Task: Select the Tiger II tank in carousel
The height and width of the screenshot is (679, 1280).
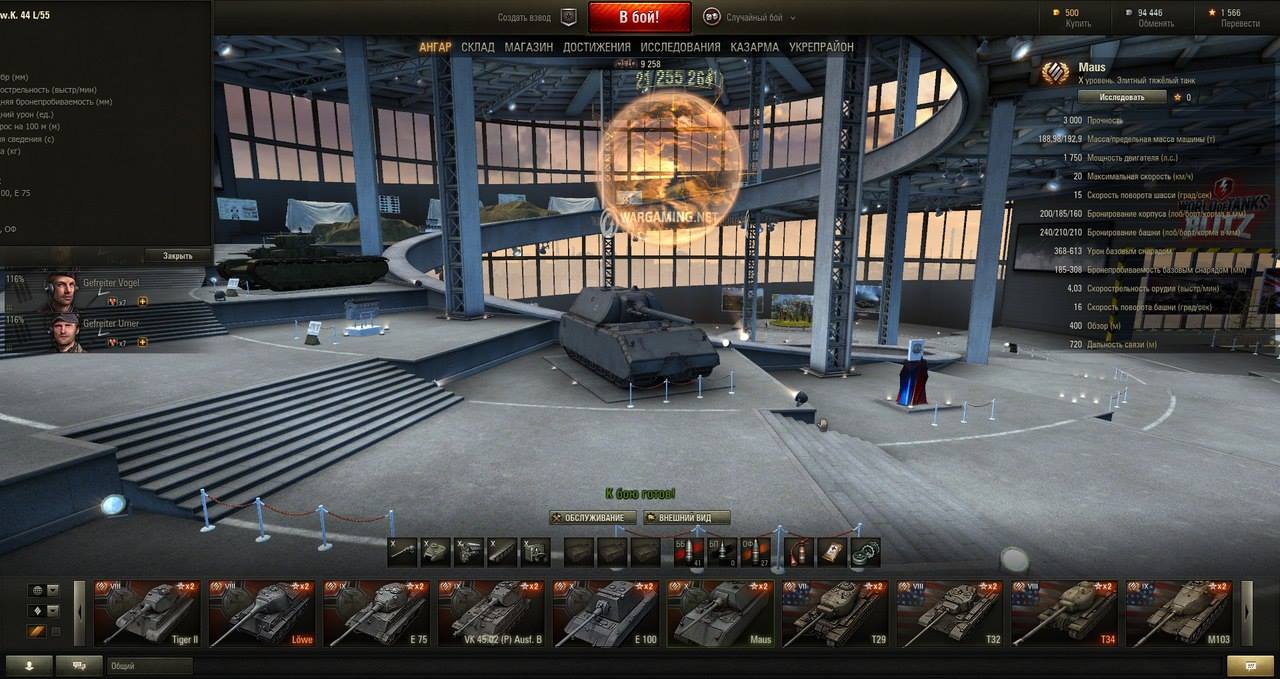Action: 147,613
